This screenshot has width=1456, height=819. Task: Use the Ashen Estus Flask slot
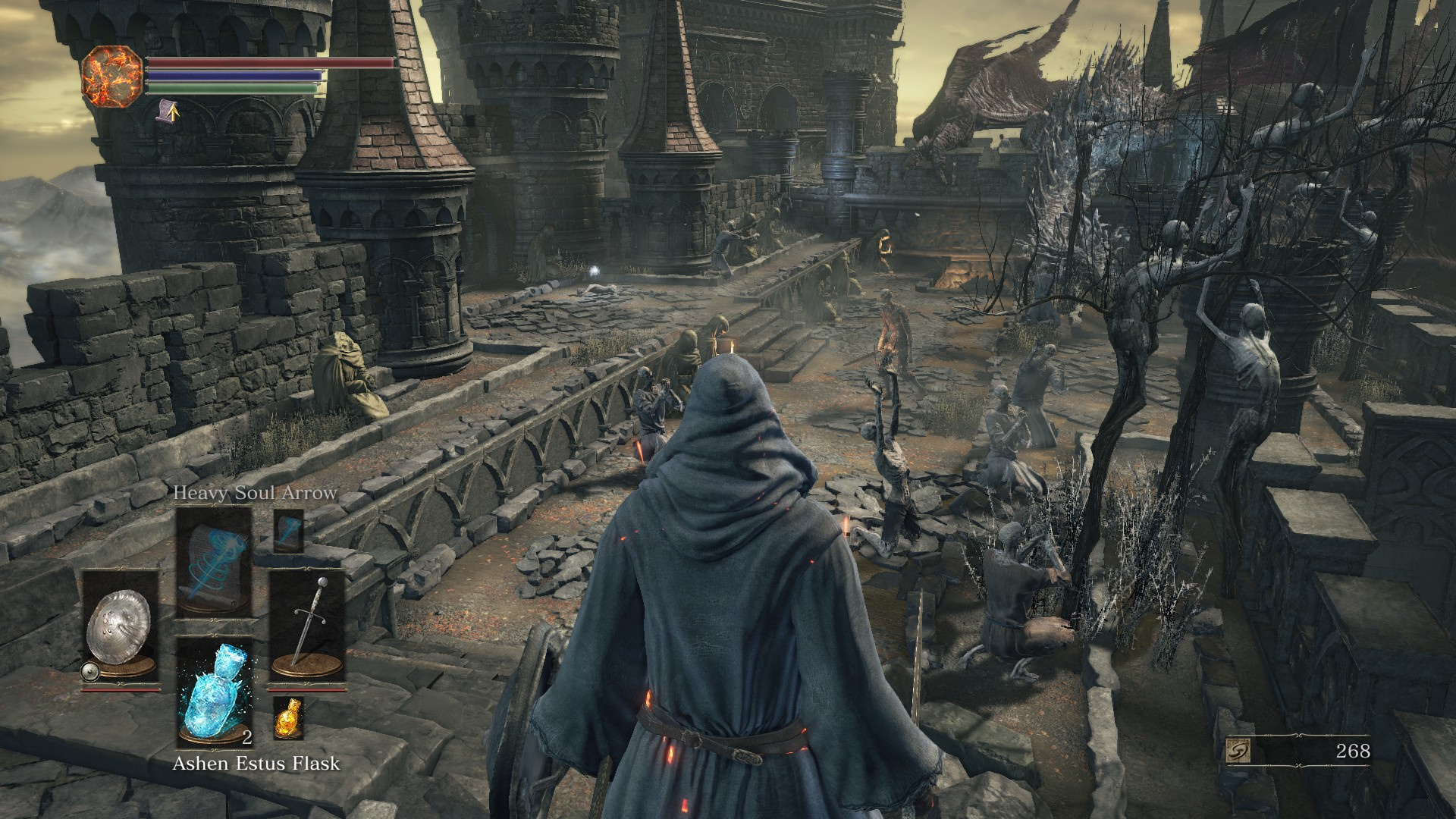214,692
